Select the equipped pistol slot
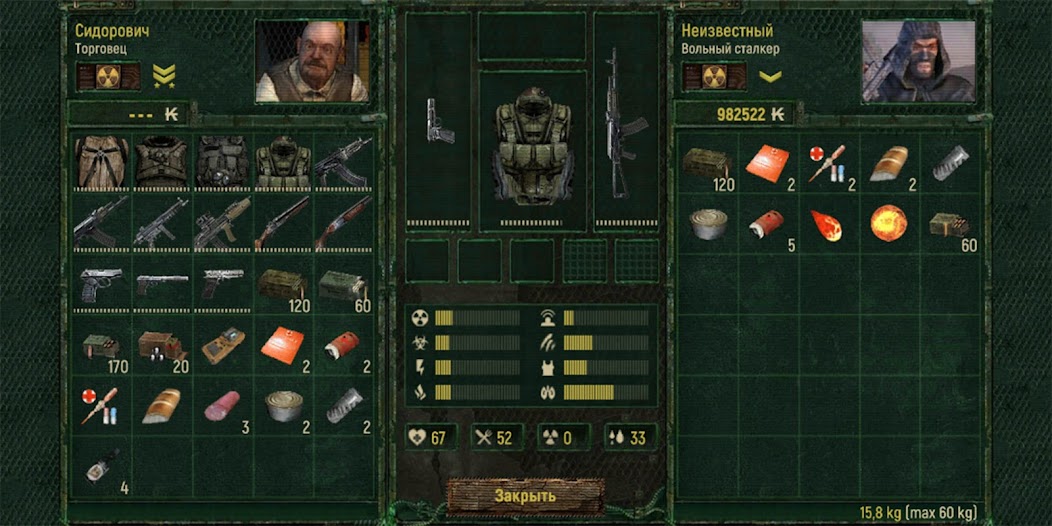Screen dimensions: 1052x526 point(439,122)
